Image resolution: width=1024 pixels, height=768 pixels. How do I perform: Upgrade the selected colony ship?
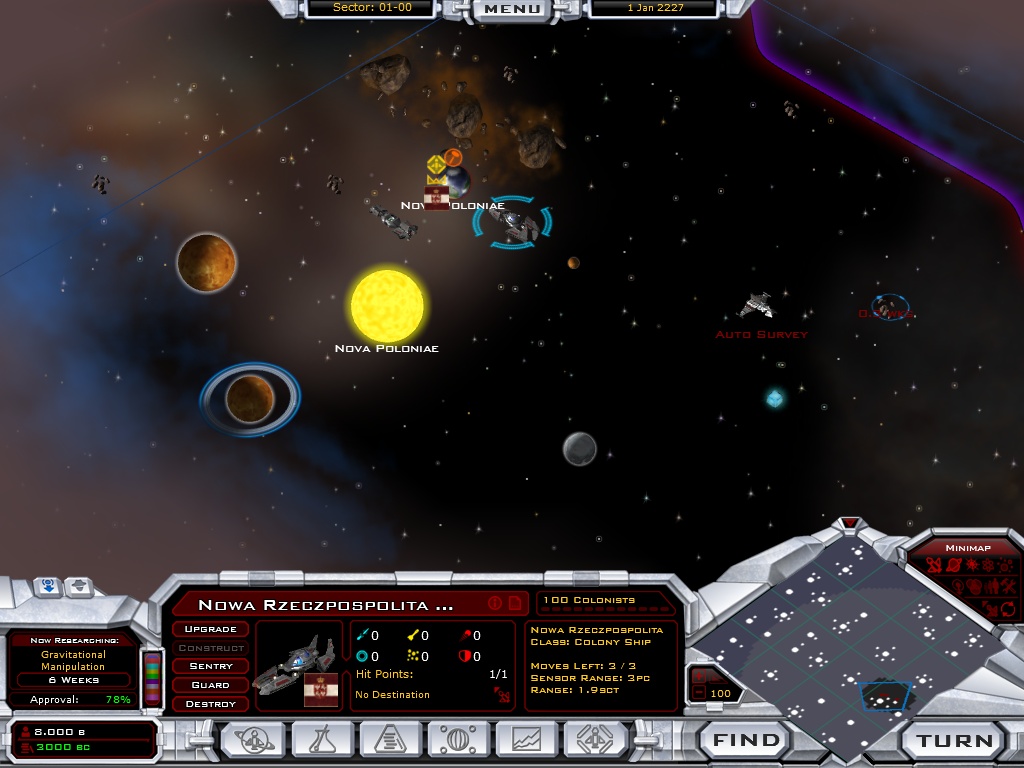211,629
